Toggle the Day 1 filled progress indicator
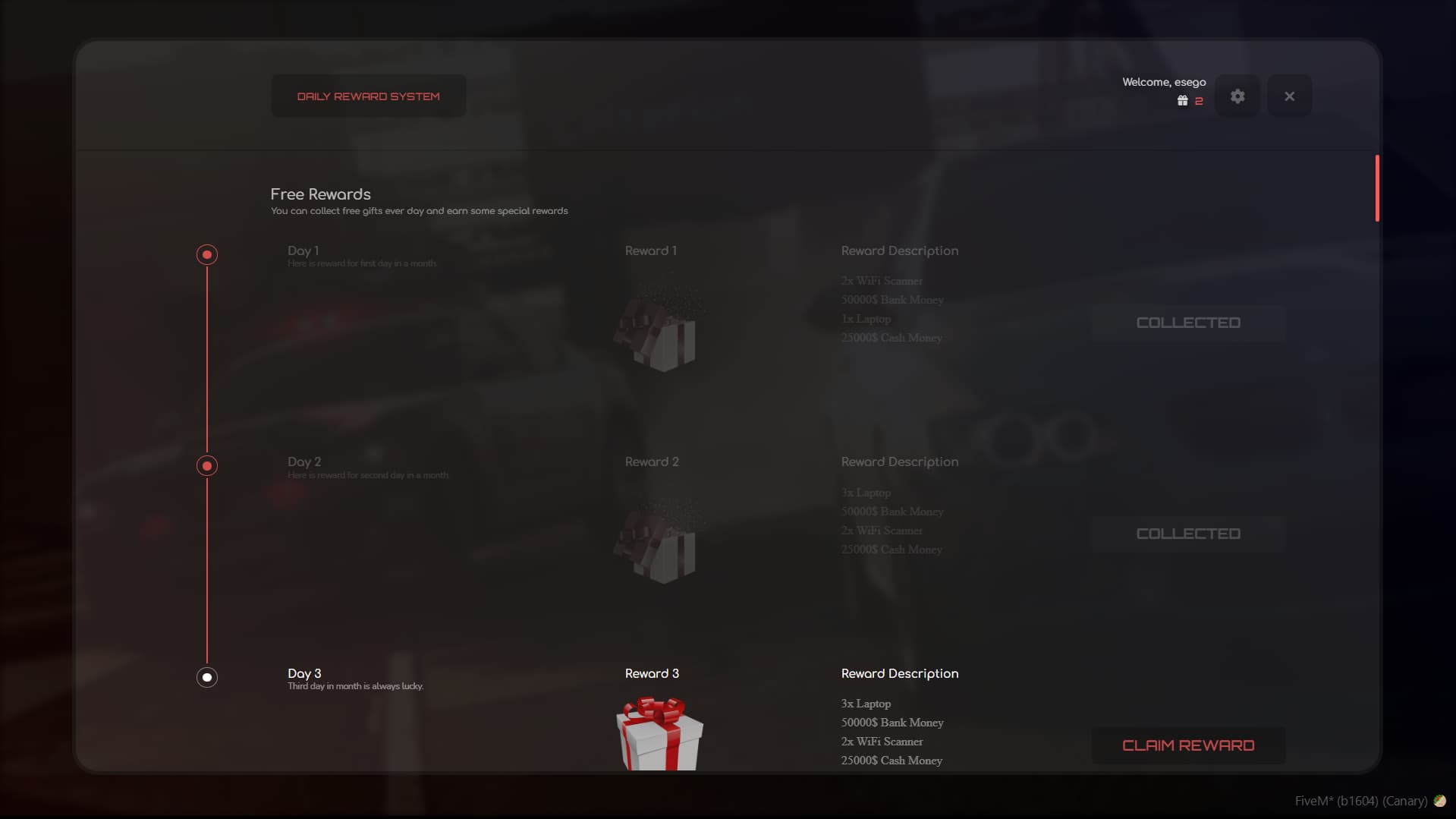The height and width of the screenshot is (819, 1456). click(x=206, y=254)
